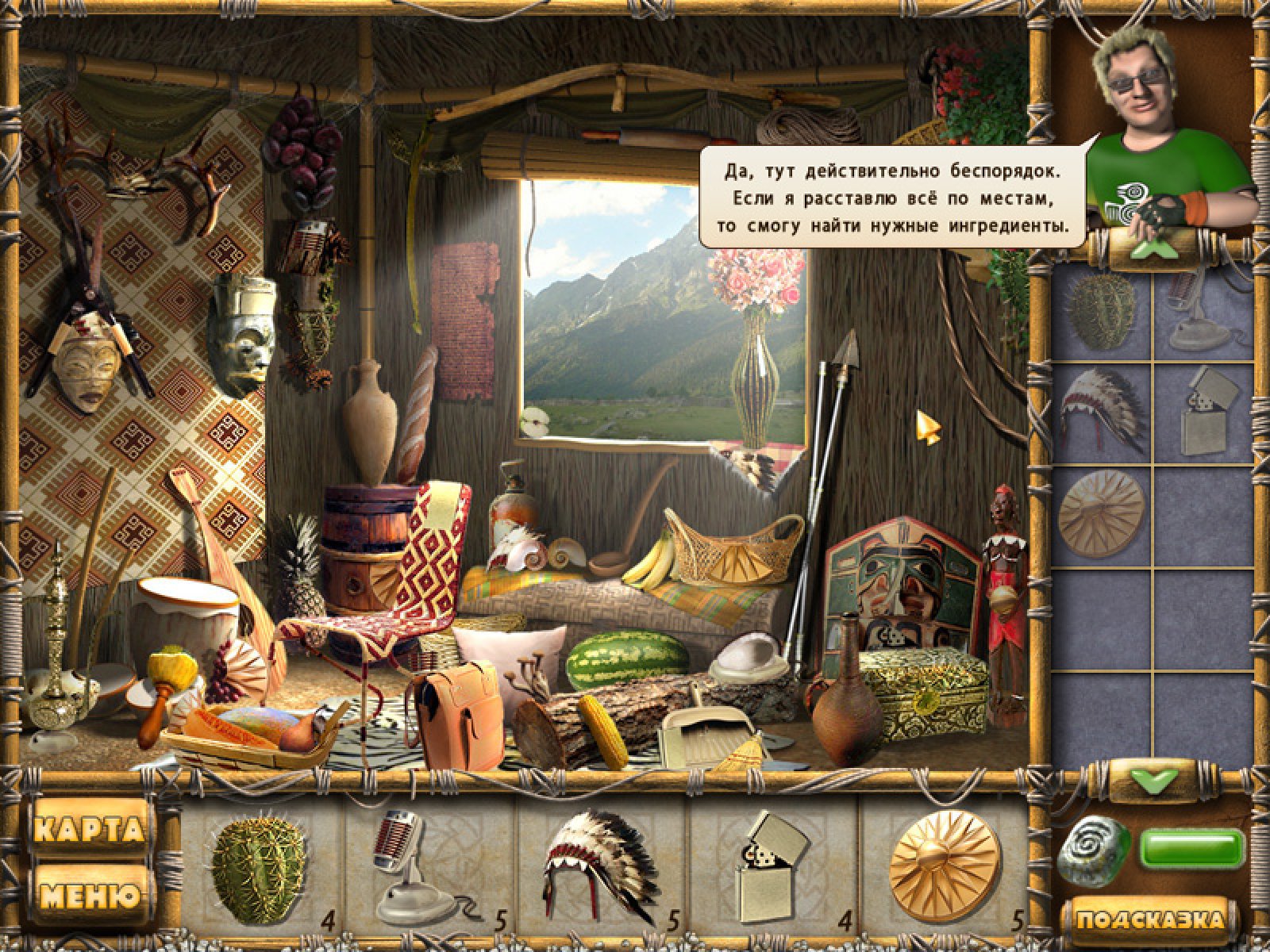Select the cactus in the bottom item bar
Viewport: 1270px width, 952px height.
click(259, 869)
